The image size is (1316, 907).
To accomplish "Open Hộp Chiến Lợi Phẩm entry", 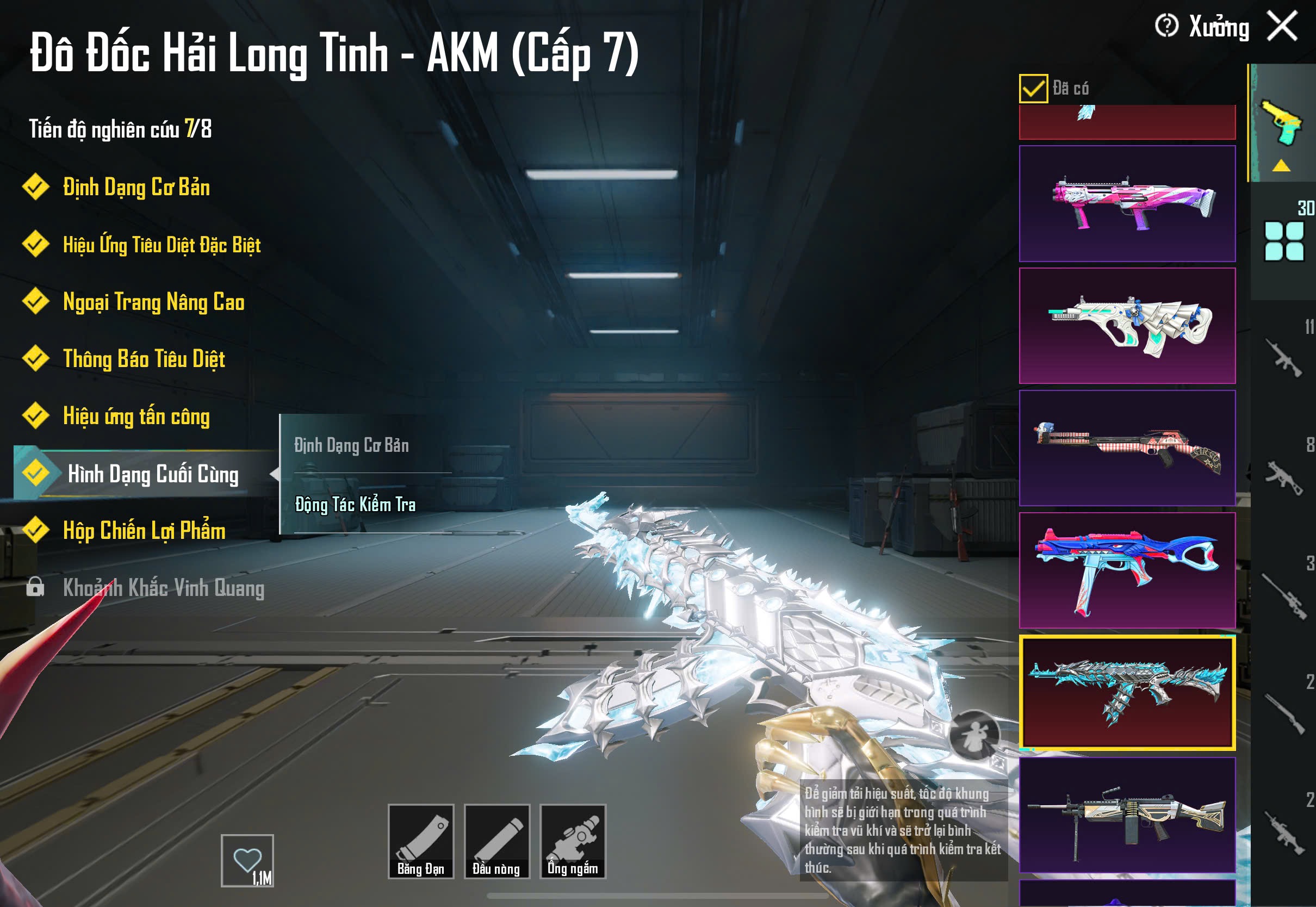I will [x=144, y=531].
